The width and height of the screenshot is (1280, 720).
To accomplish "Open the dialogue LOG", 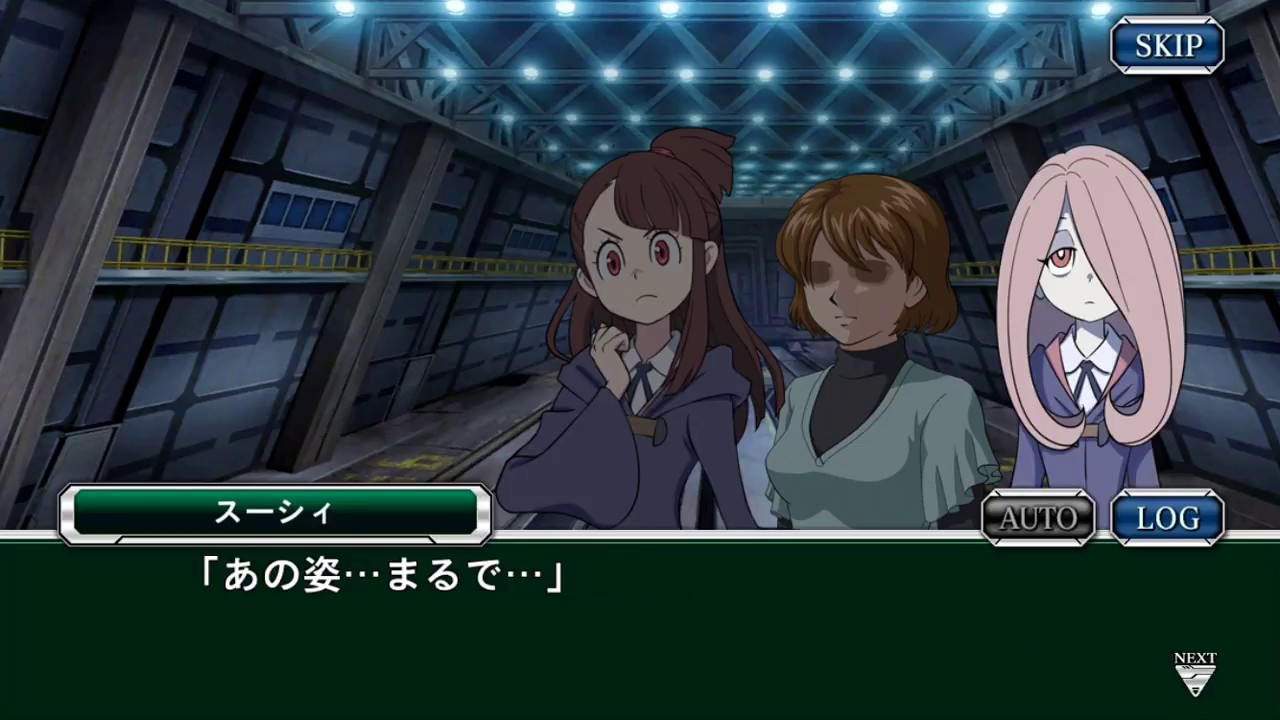I will (1167, 517).
